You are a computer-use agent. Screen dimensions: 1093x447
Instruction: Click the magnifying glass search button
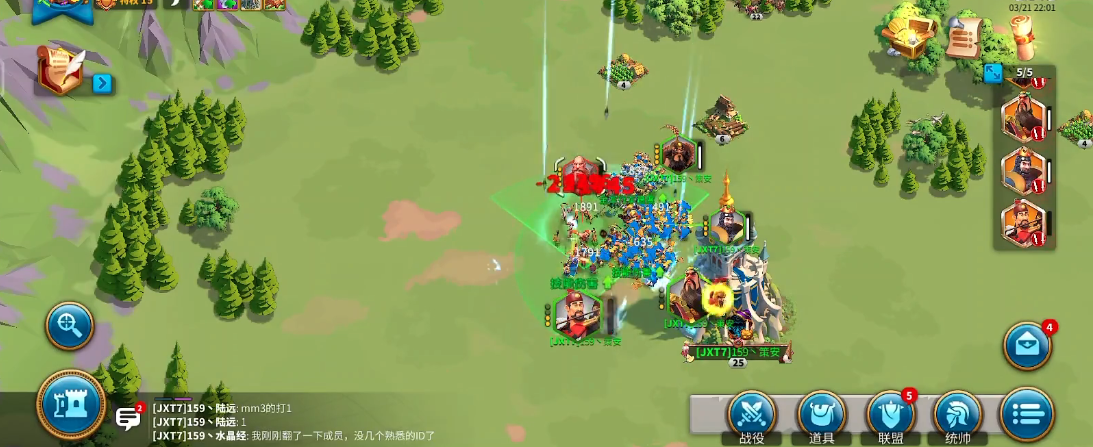pos(70,325)
